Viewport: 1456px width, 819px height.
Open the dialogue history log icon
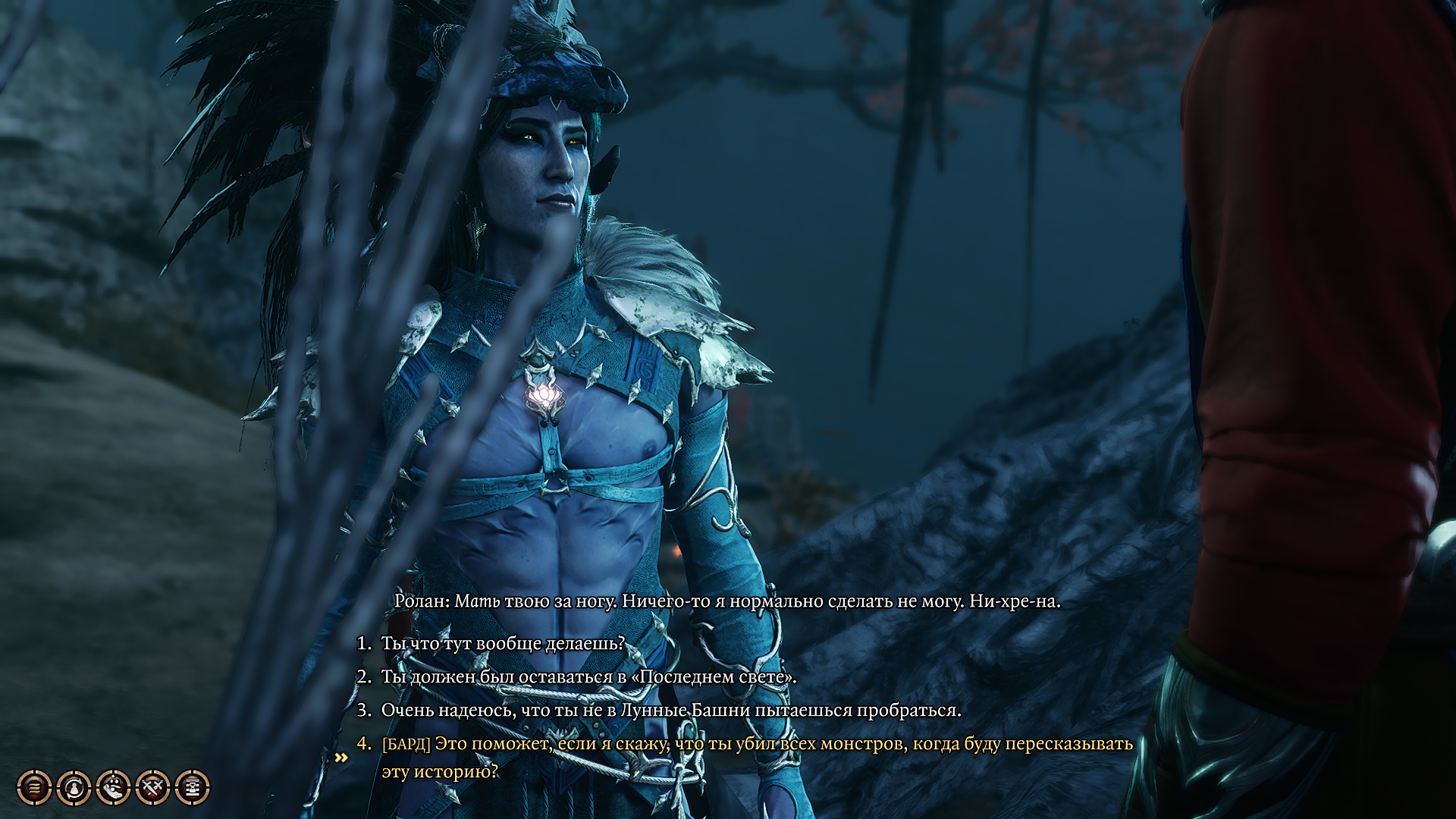pos(34,786)
